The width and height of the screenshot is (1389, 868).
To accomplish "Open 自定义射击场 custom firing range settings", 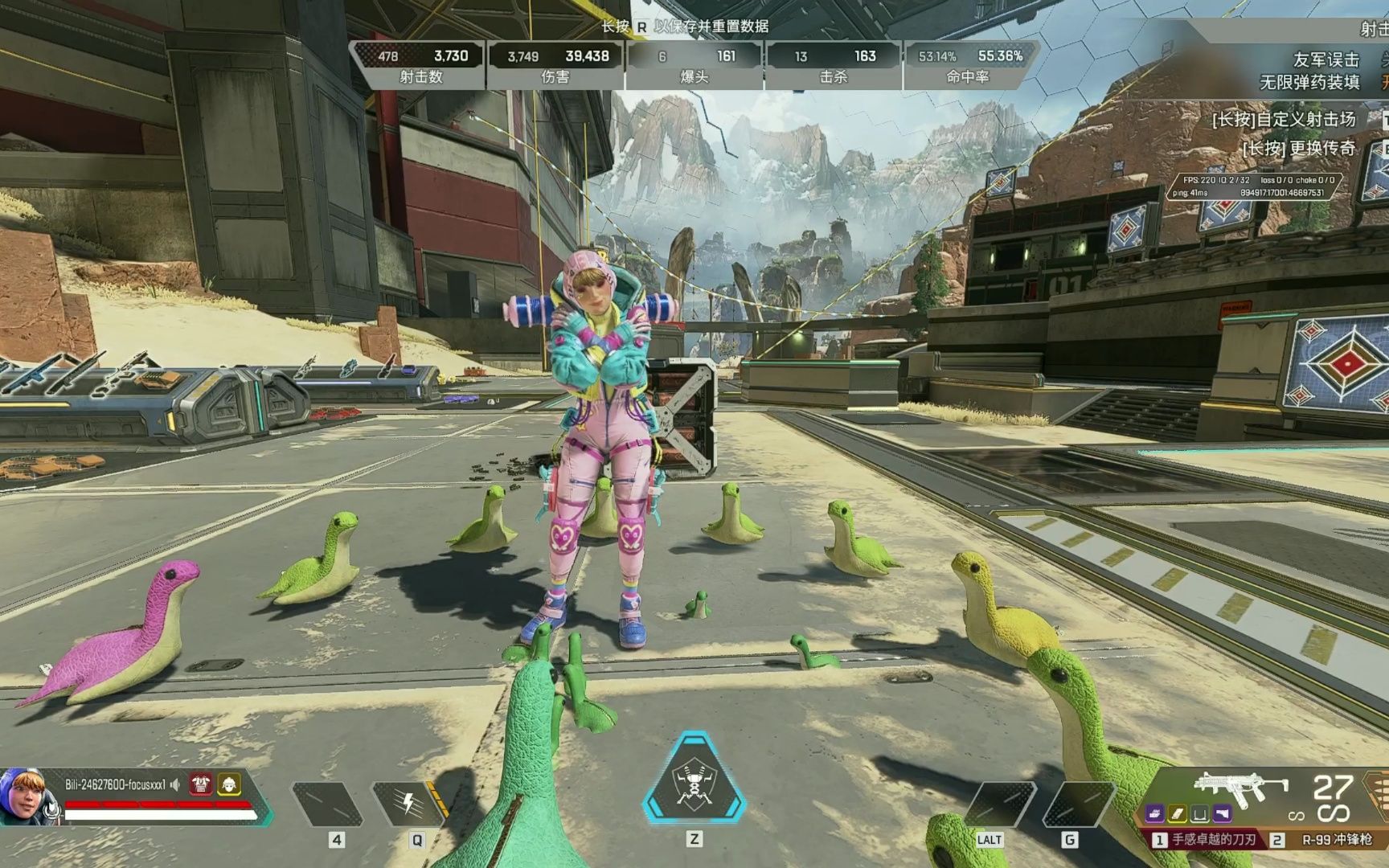I will pyautogui.click(x=1285, y=120).
